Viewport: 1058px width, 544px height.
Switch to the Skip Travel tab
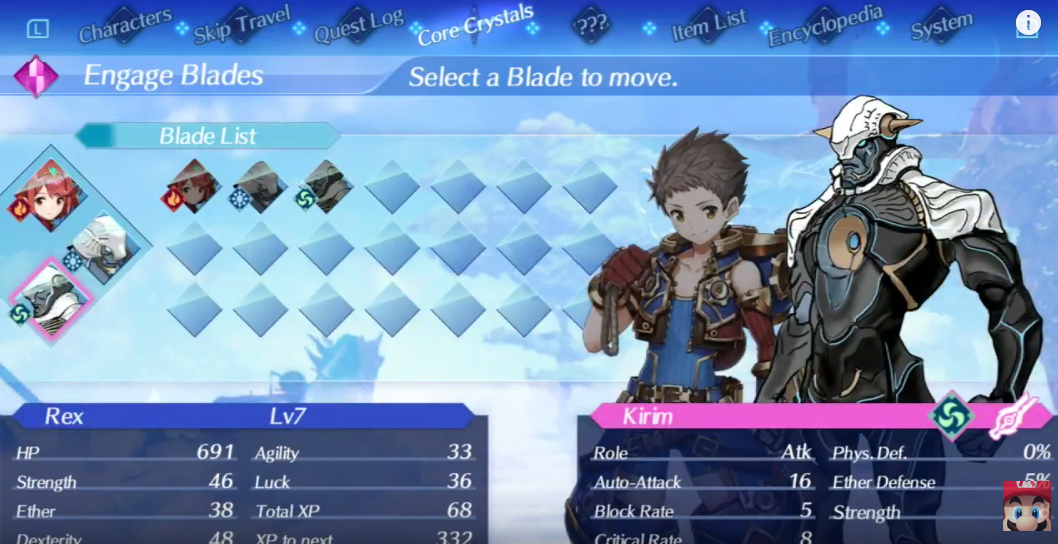click(x=242, y=24)
